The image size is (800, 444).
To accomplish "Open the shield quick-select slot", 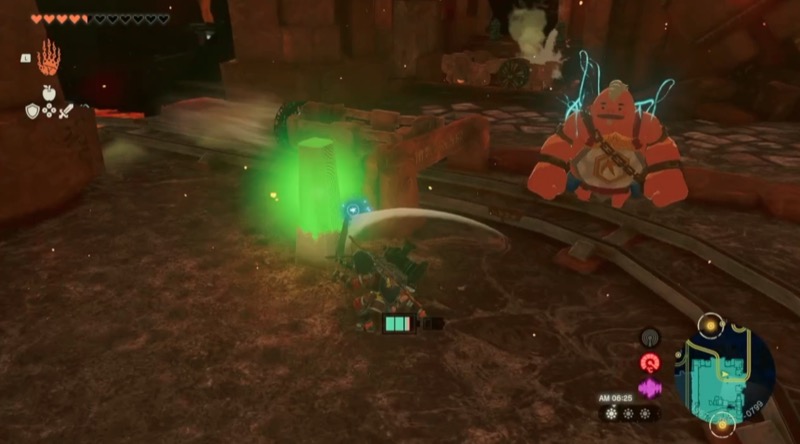I will point(32,111).
